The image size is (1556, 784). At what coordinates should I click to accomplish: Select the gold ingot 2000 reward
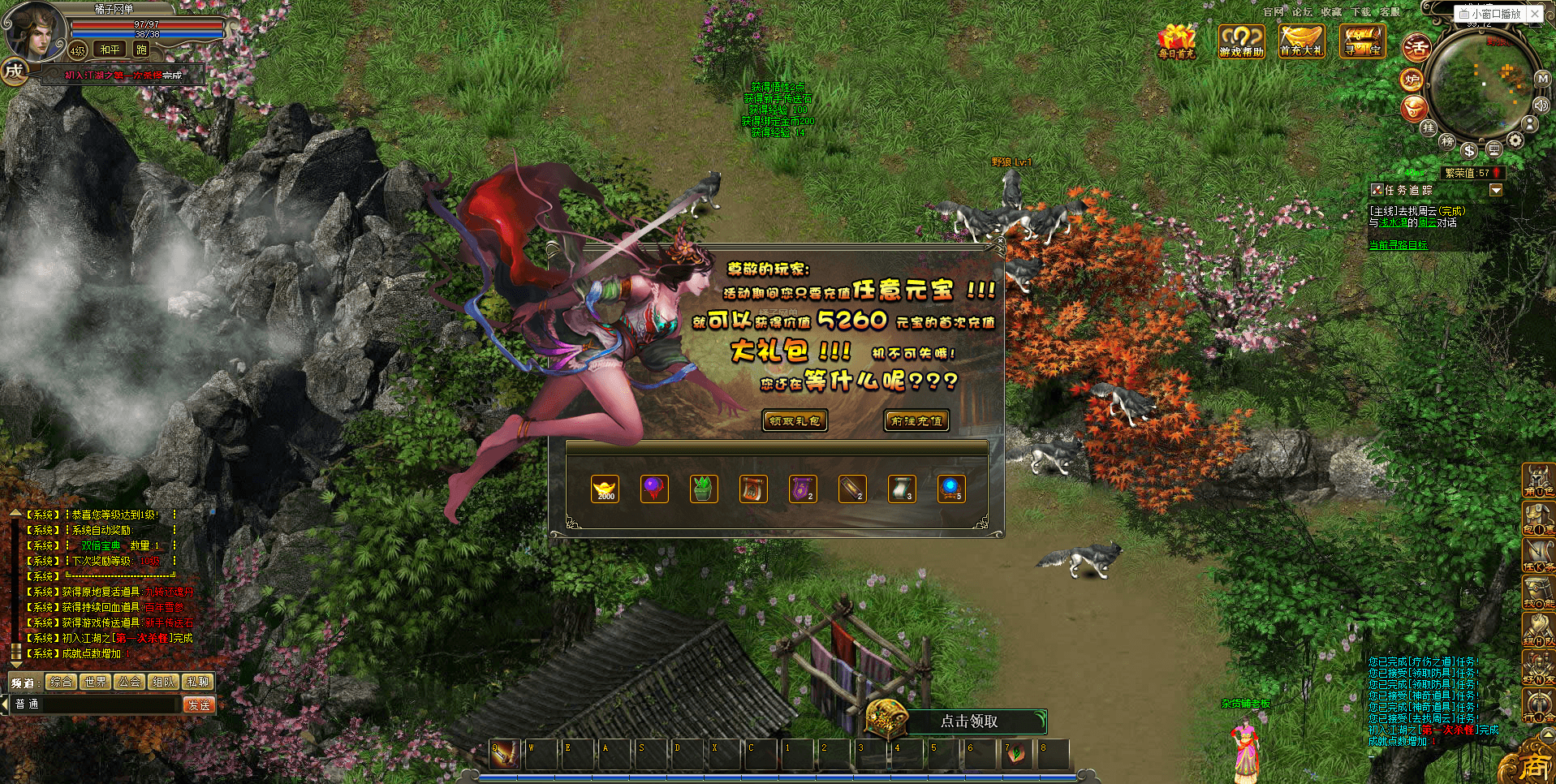606,489
